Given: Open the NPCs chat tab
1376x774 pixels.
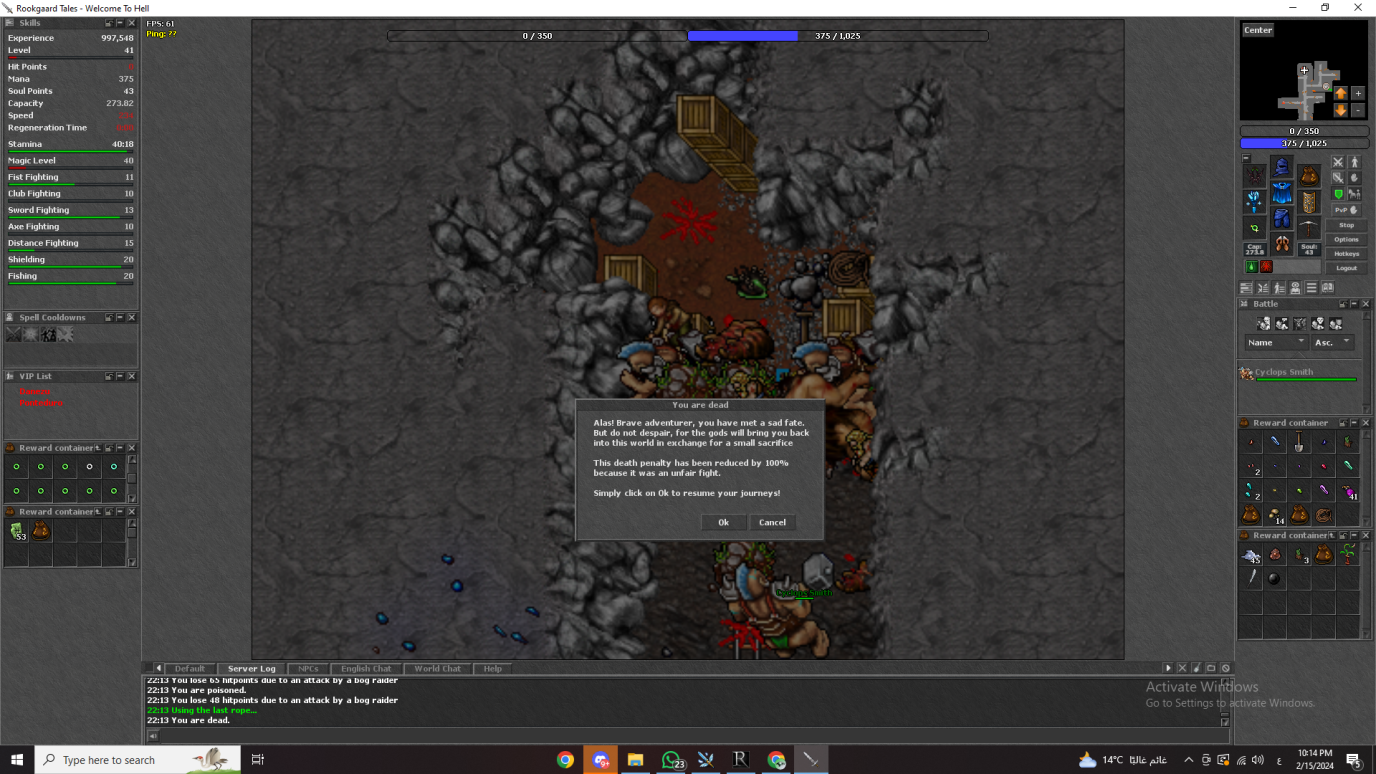Looking at the screenshot, I should [308, 668].
